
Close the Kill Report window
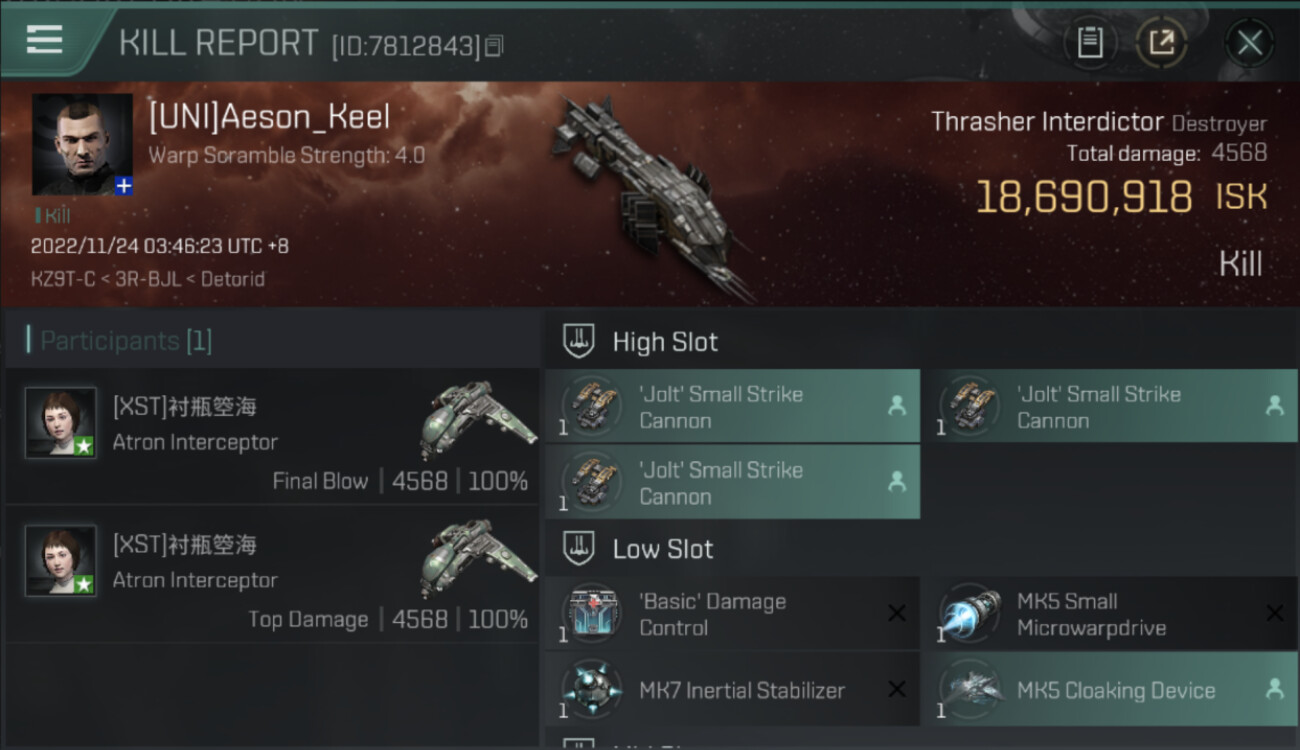pyautogui.click(x=1249, y=42)
